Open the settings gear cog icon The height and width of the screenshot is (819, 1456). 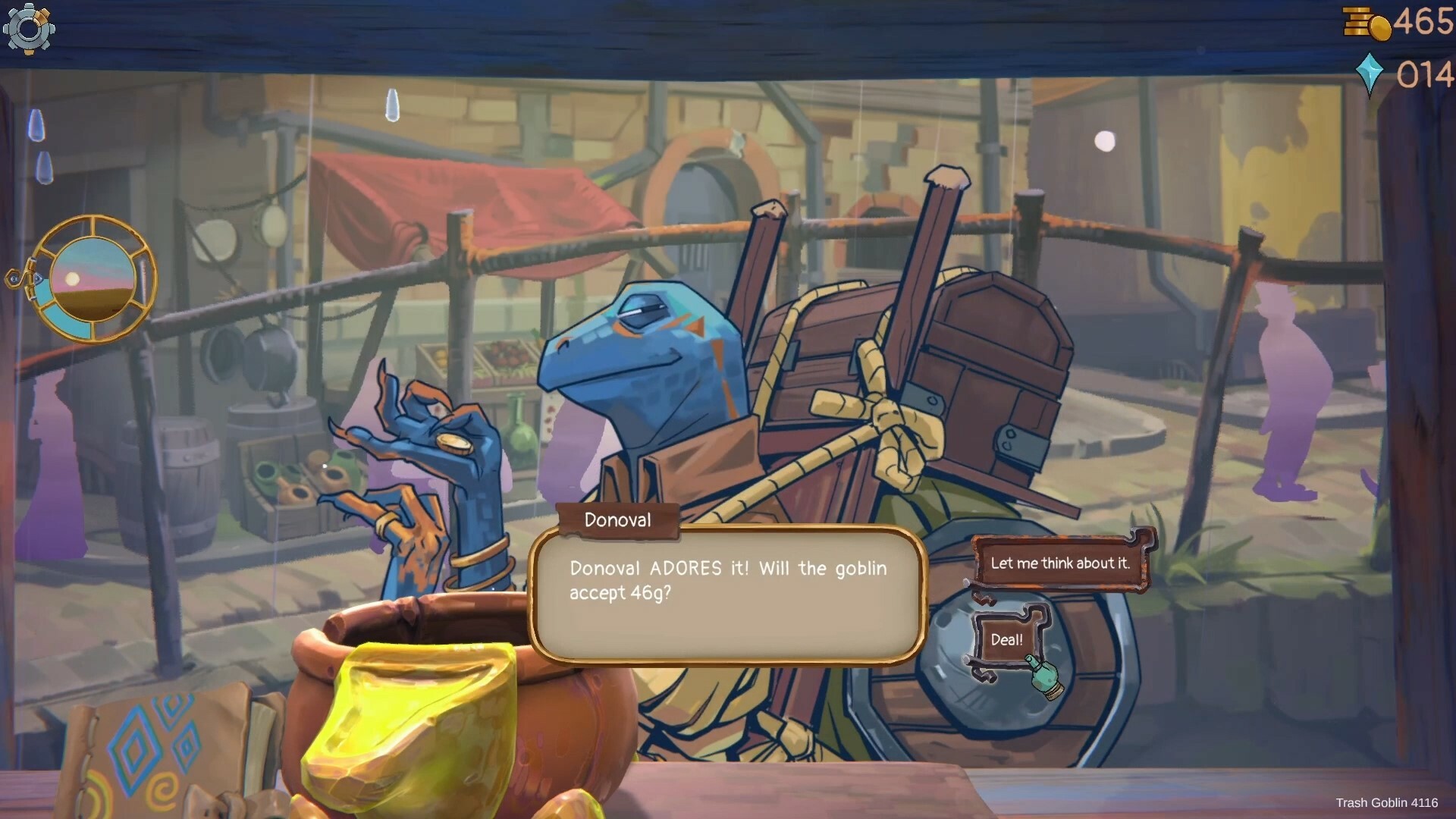29,29
